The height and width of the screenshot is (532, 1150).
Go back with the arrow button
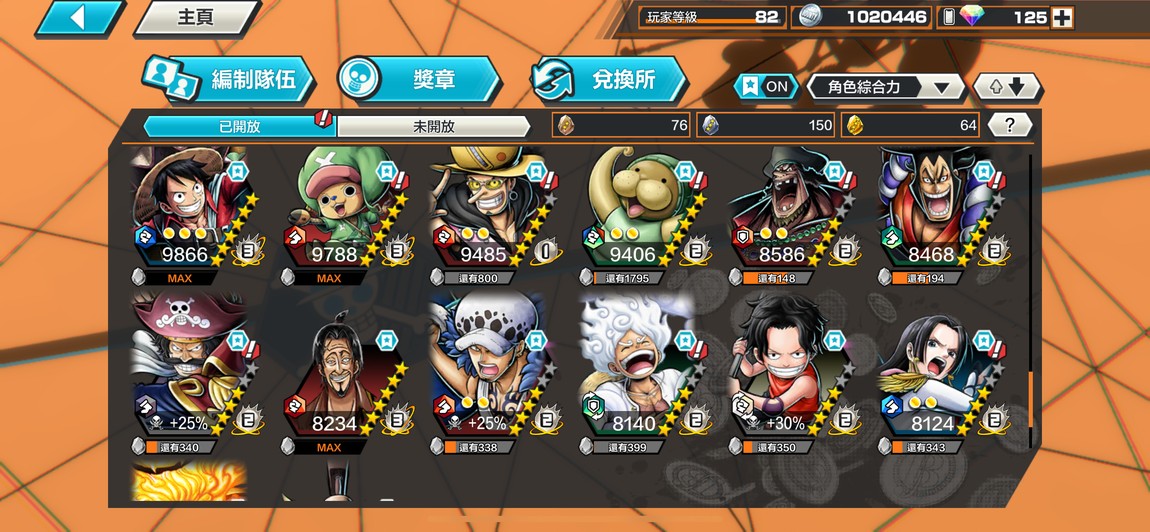78,18
